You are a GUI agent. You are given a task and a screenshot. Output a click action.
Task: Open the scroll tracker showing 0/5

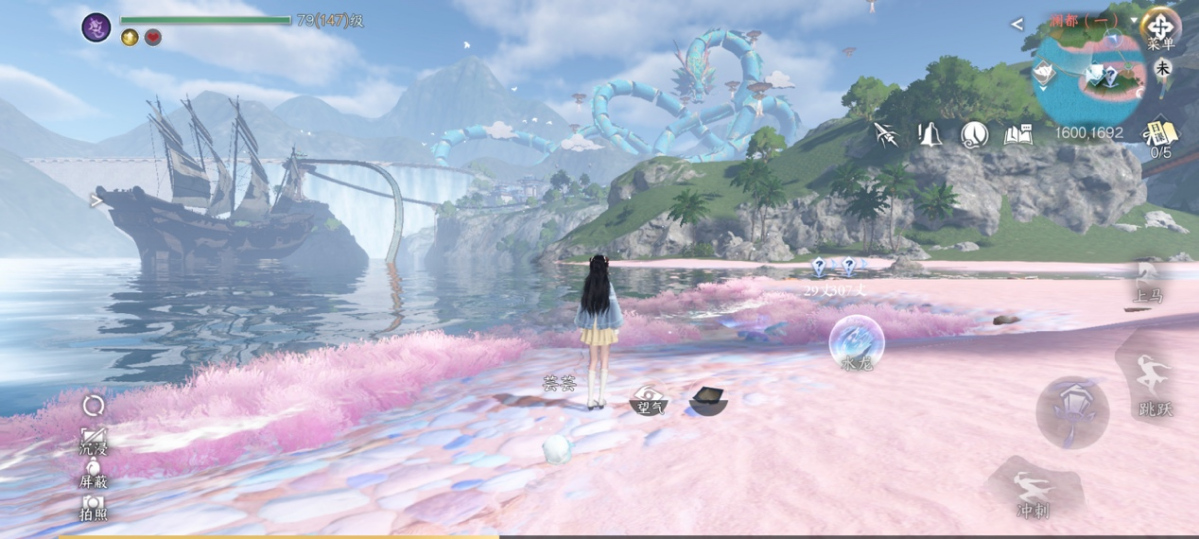coord(1160,135)
